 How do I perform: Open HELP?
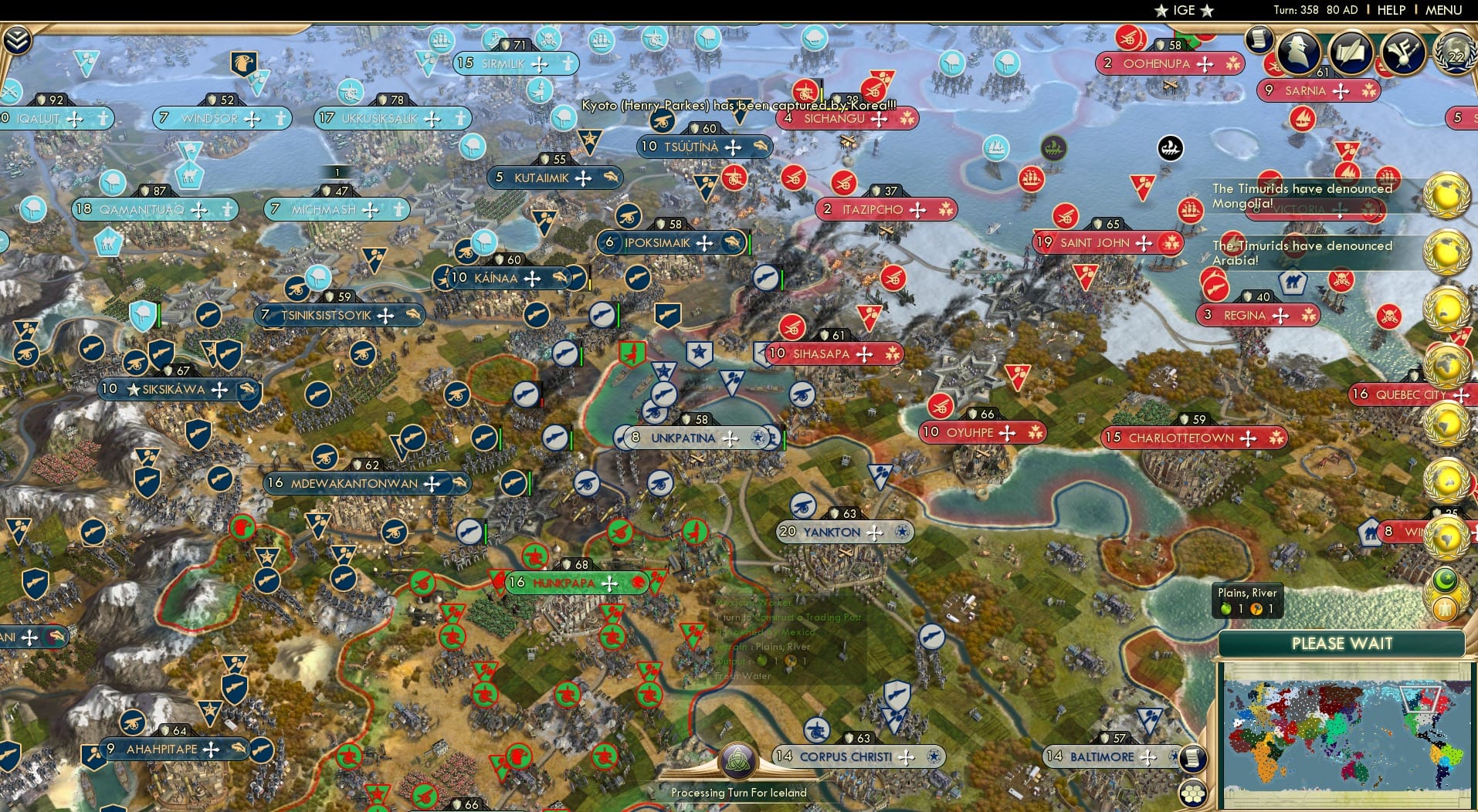point(1391,10)
